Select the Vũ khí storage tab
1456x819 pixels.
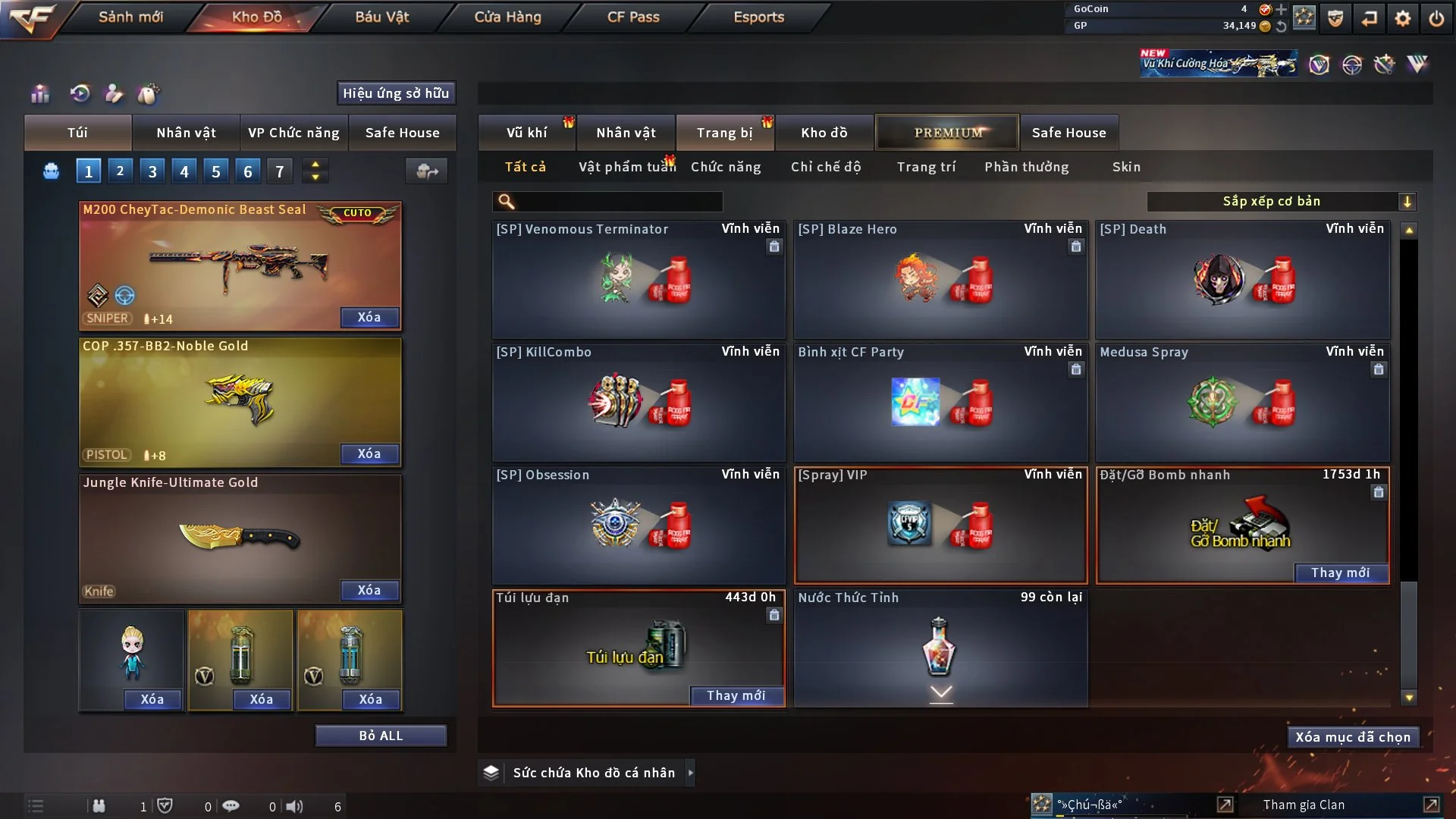pos(526,133)
